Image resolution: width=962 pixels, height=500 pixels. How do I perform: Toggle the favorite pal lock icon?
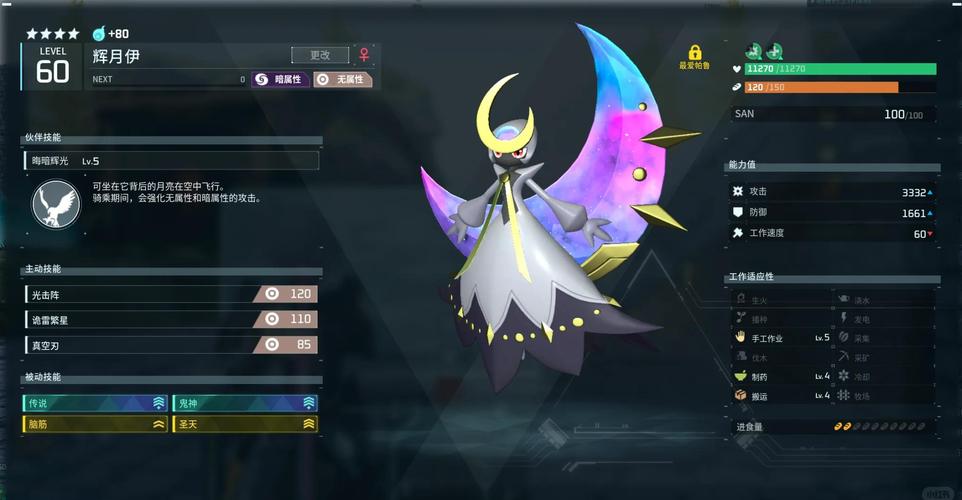tap(694, 52)
